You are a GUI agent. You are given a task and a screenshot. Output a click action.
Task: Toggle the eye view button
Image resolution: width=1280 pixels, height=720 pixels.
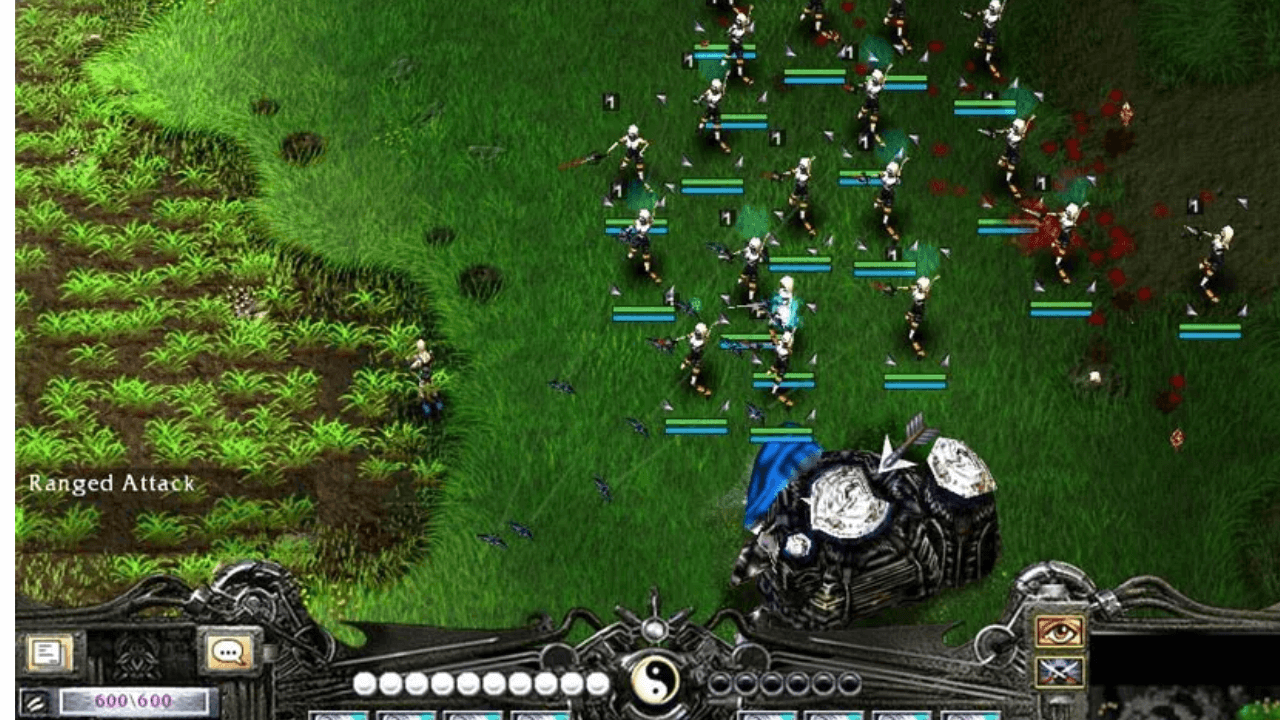(x=1060, y=631)
